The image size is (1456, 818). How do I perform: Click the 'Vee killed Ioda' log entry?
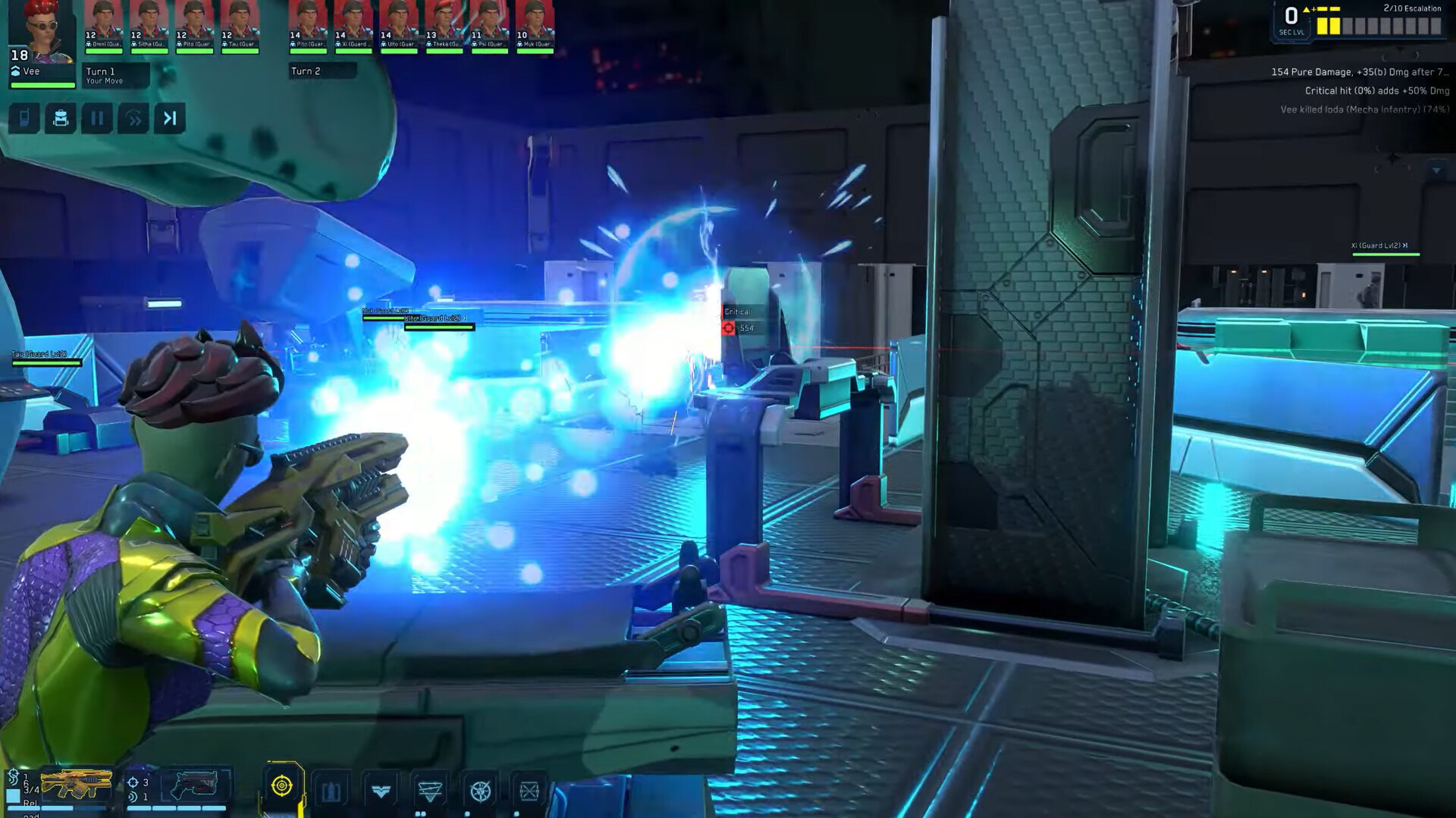tap(1365, 109)
